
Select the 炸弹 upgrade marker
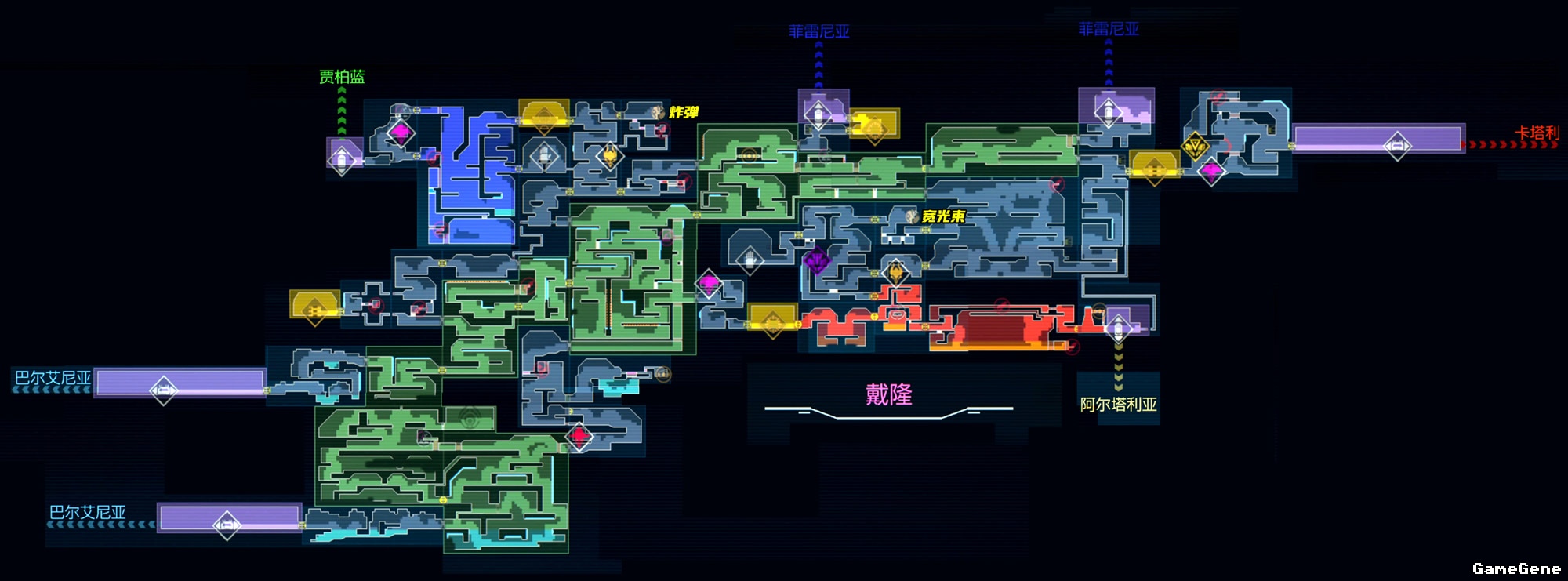659,113
